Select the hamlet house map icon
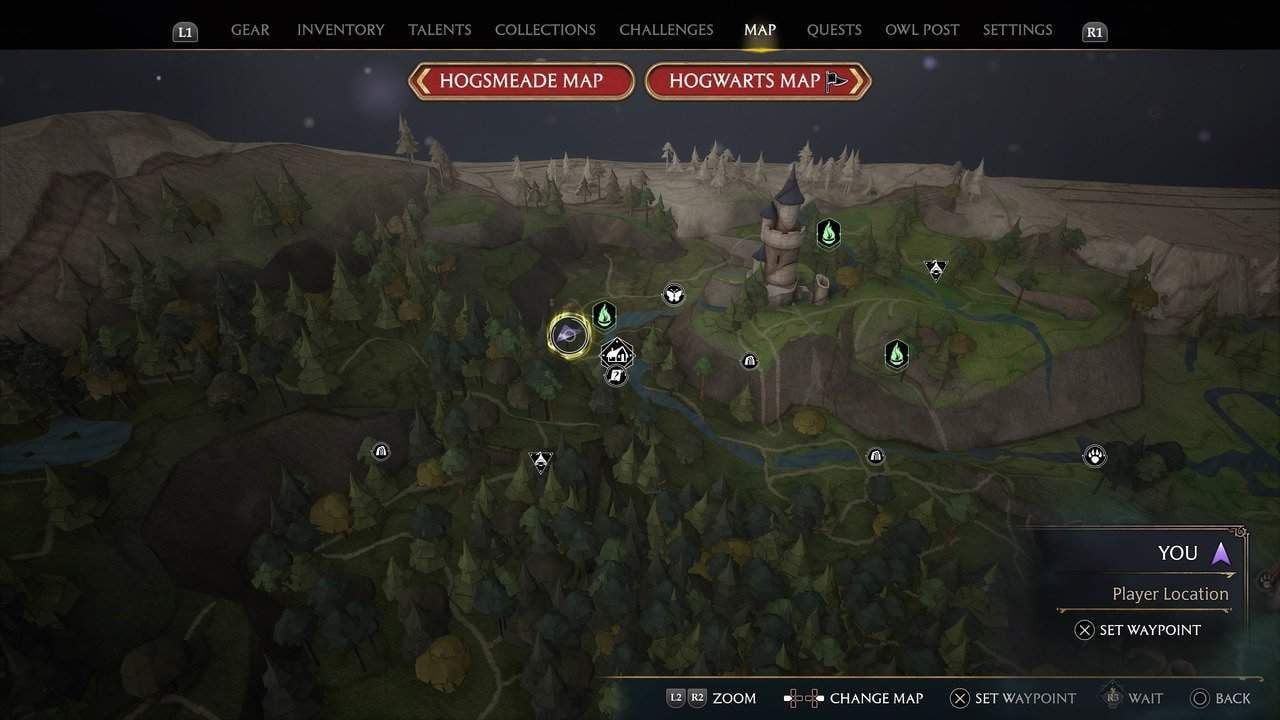1280x720 pixels. click(x=617, y=353)
